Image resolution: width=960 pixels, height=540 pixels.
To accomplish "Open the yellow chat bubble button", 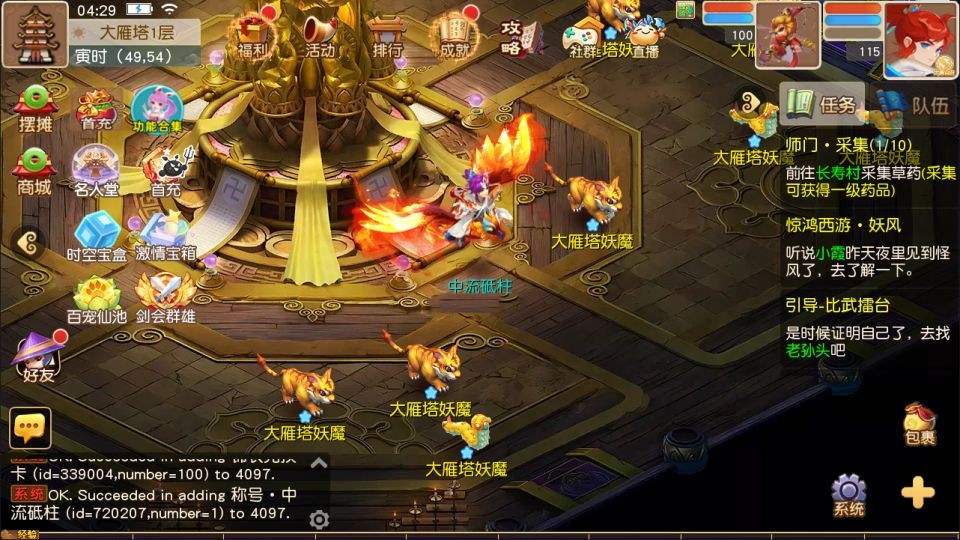I will click(30, 427).
